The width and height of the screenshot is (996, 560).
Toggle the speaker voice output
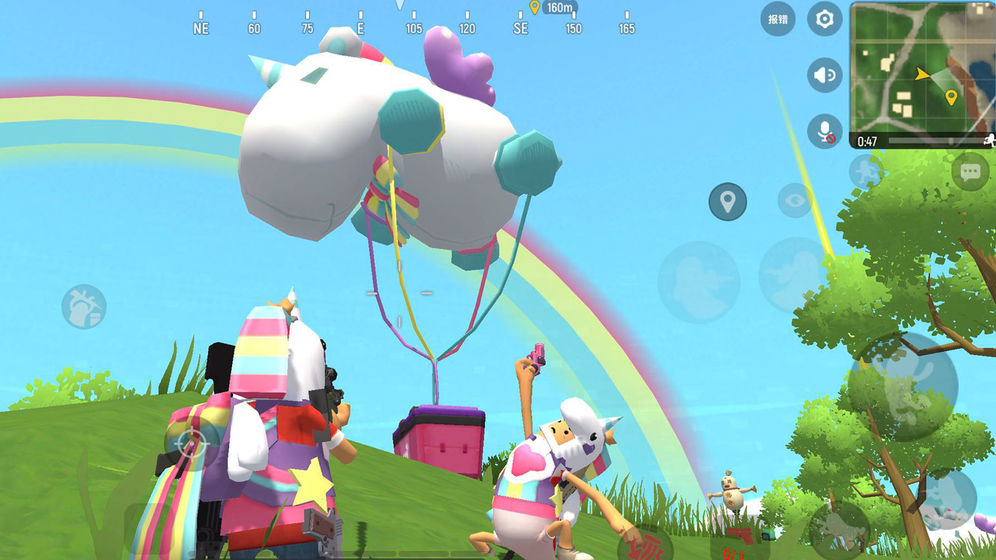824,75
